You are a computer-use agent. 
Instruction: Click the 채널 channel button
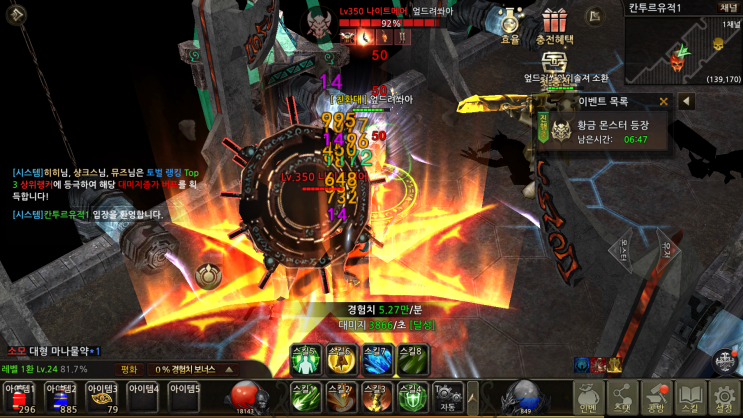pos(728,8)
